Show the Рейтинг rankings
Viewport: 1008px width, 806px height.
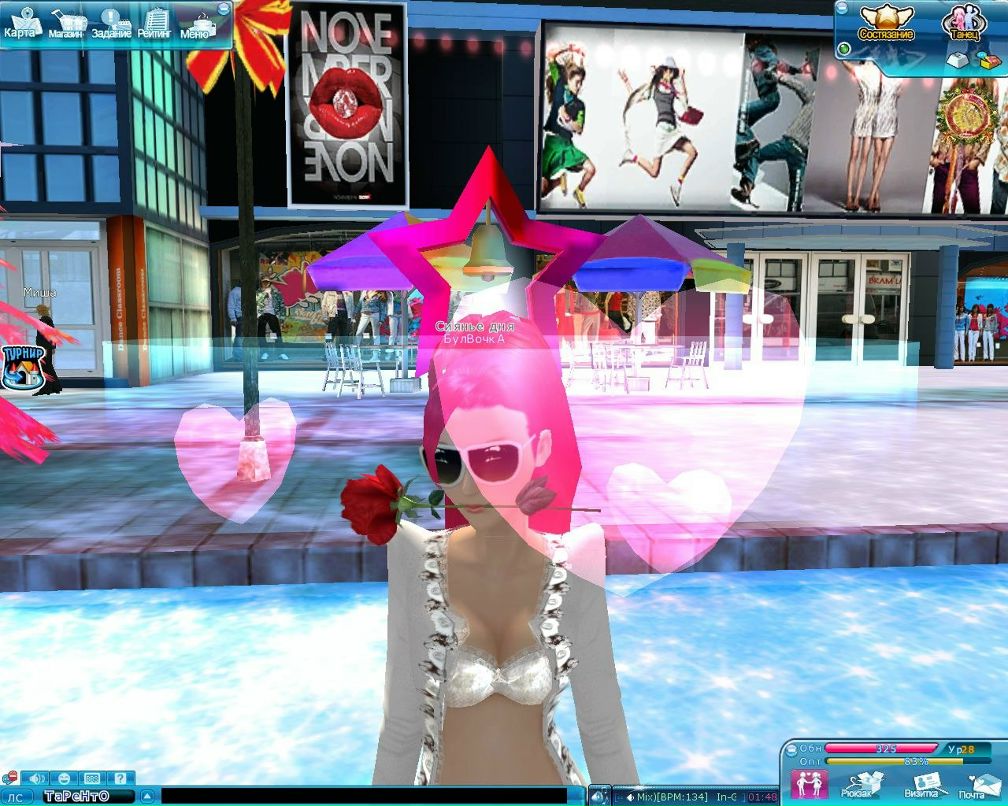click(155, 22)
